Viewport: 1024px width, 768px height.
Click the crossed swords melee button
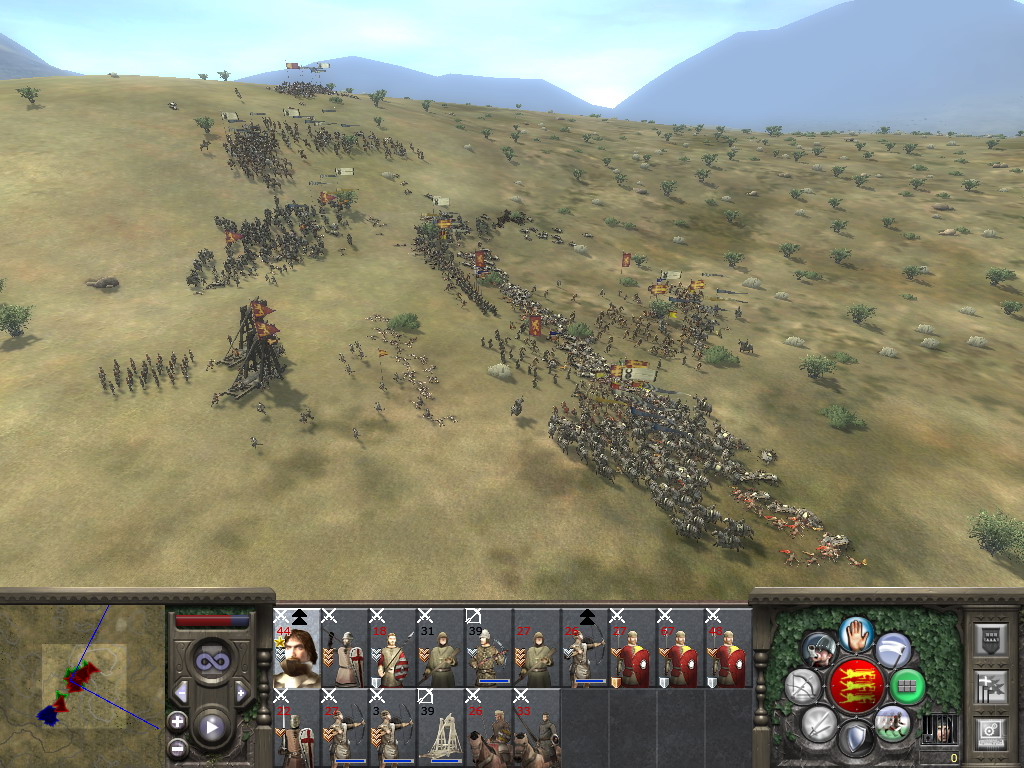pos(817,722)
